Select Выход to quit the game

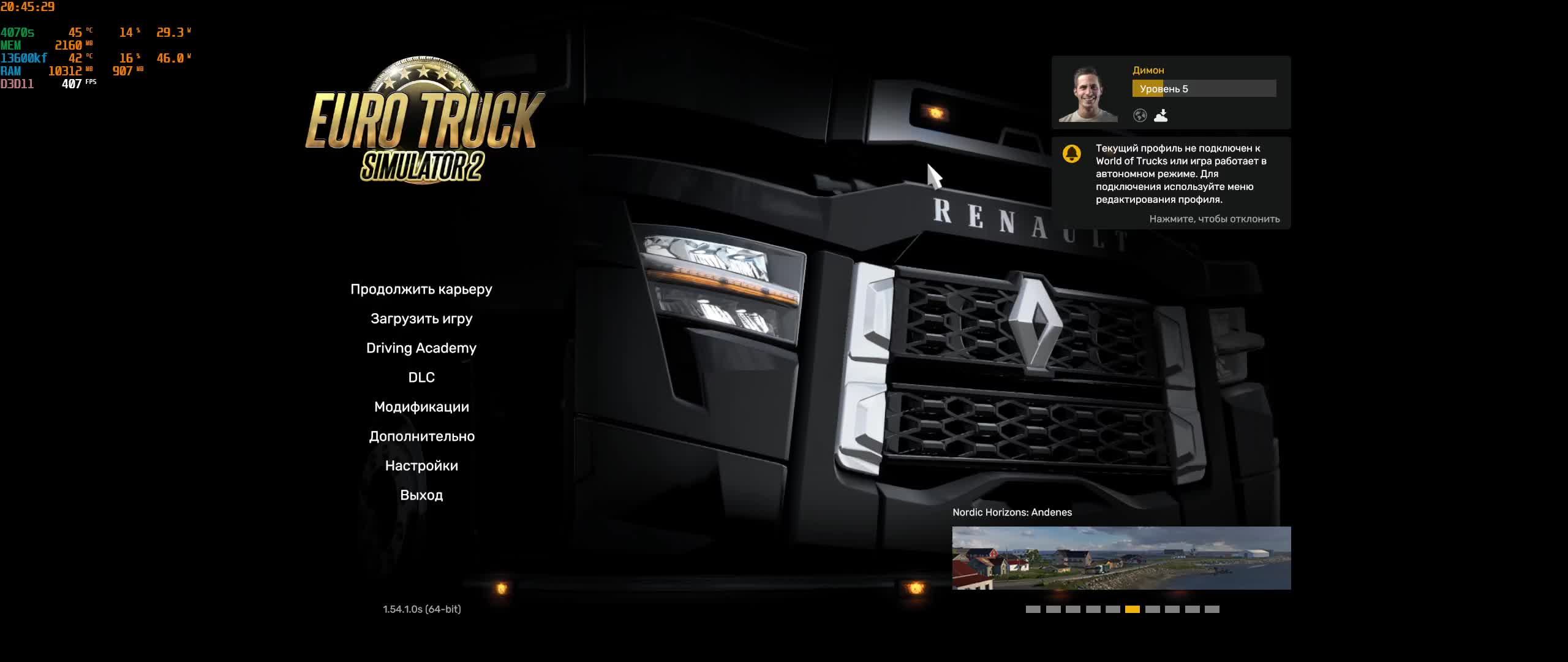pyautogui.click(x=421, y=495)
